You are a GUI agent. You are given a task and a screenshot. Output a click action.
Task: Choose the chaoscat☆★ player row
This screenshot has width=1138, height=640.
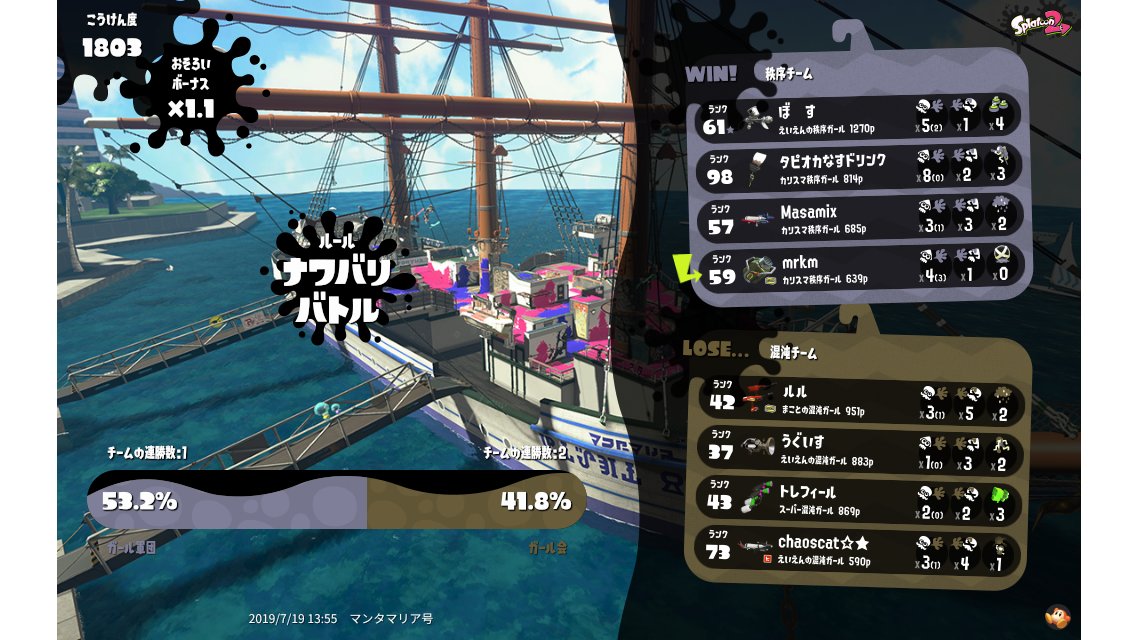click(x=859, y=551)
